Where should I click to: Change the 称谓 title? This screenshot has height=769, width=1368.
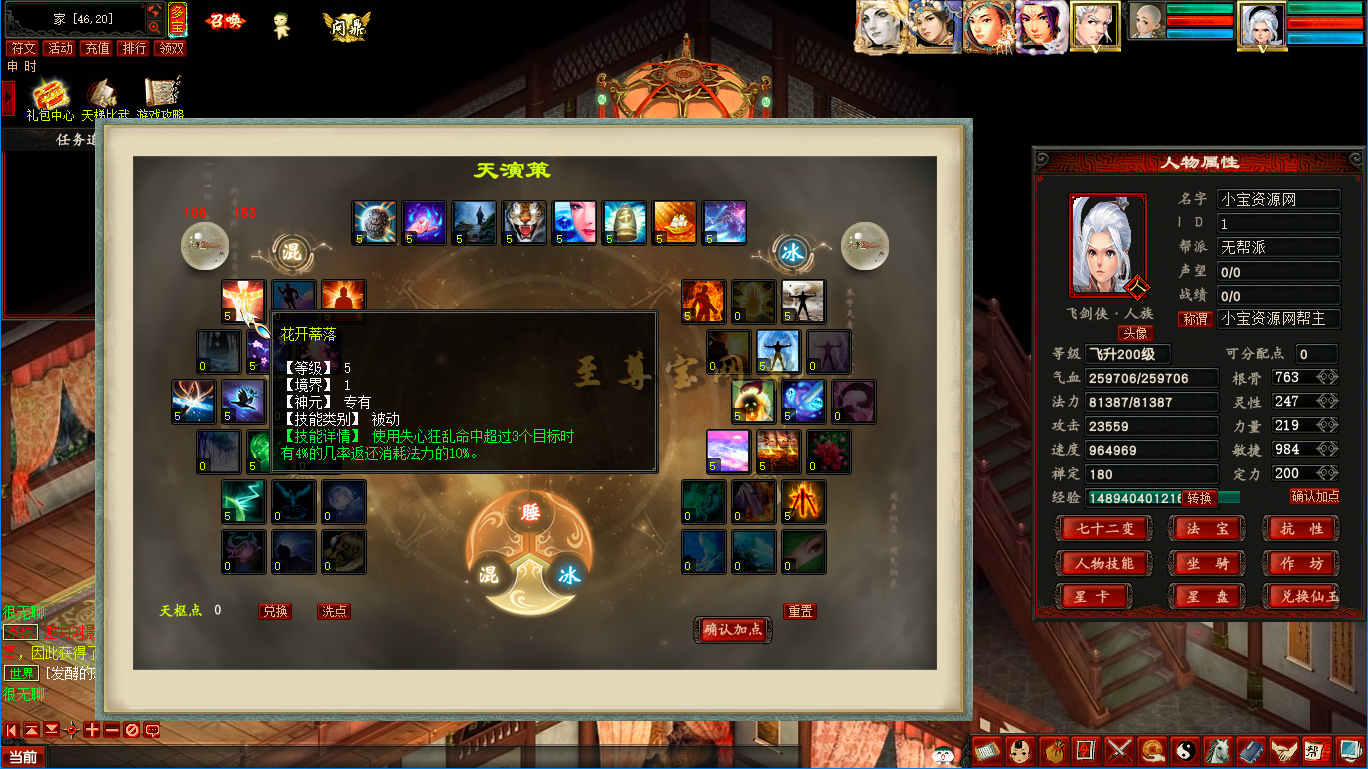tap(1196, 319)
